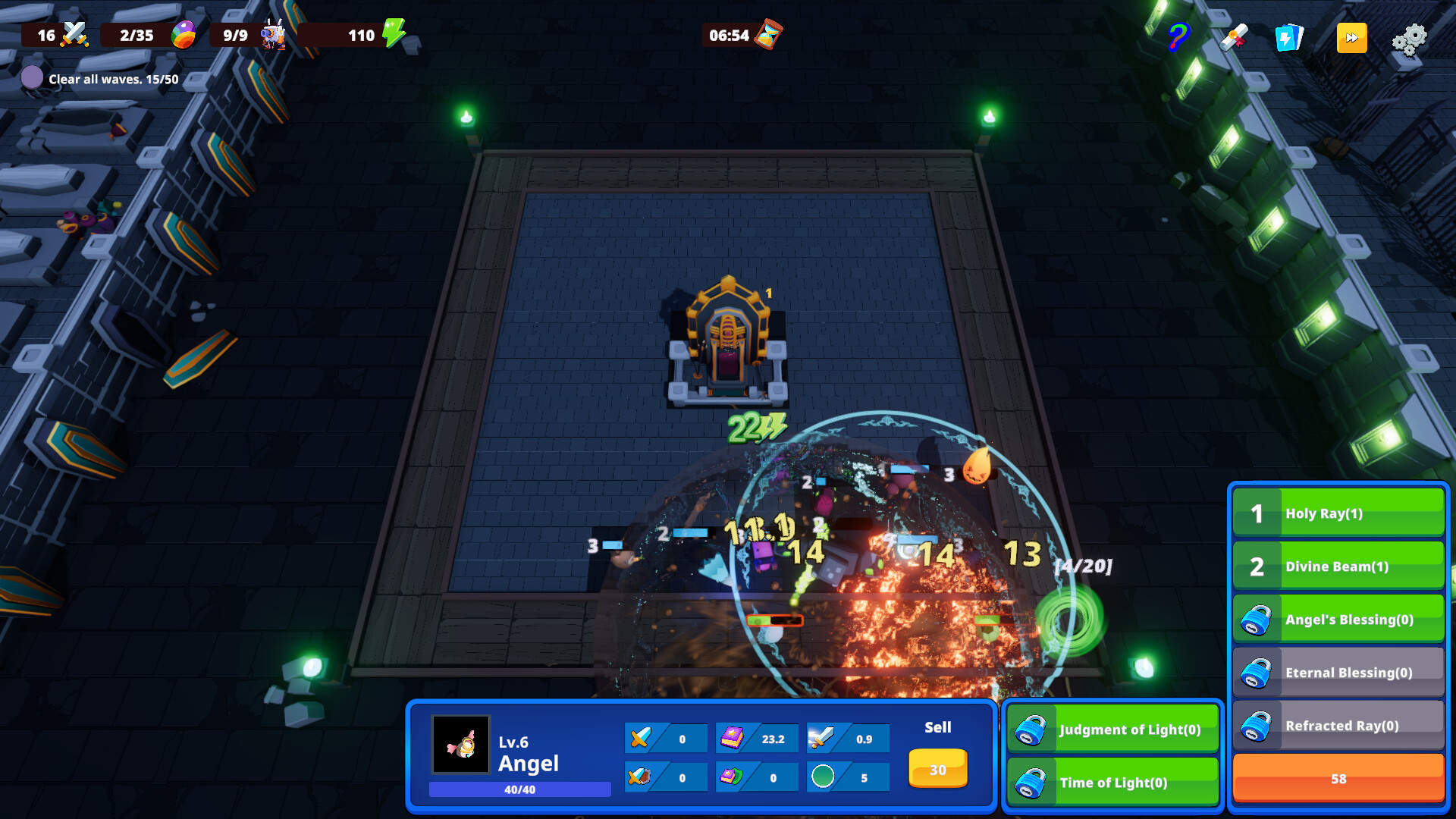This screenshot has width=1456, height=819.
Task: Click the Sell button showing 30 gold
Action: [937, 769]
